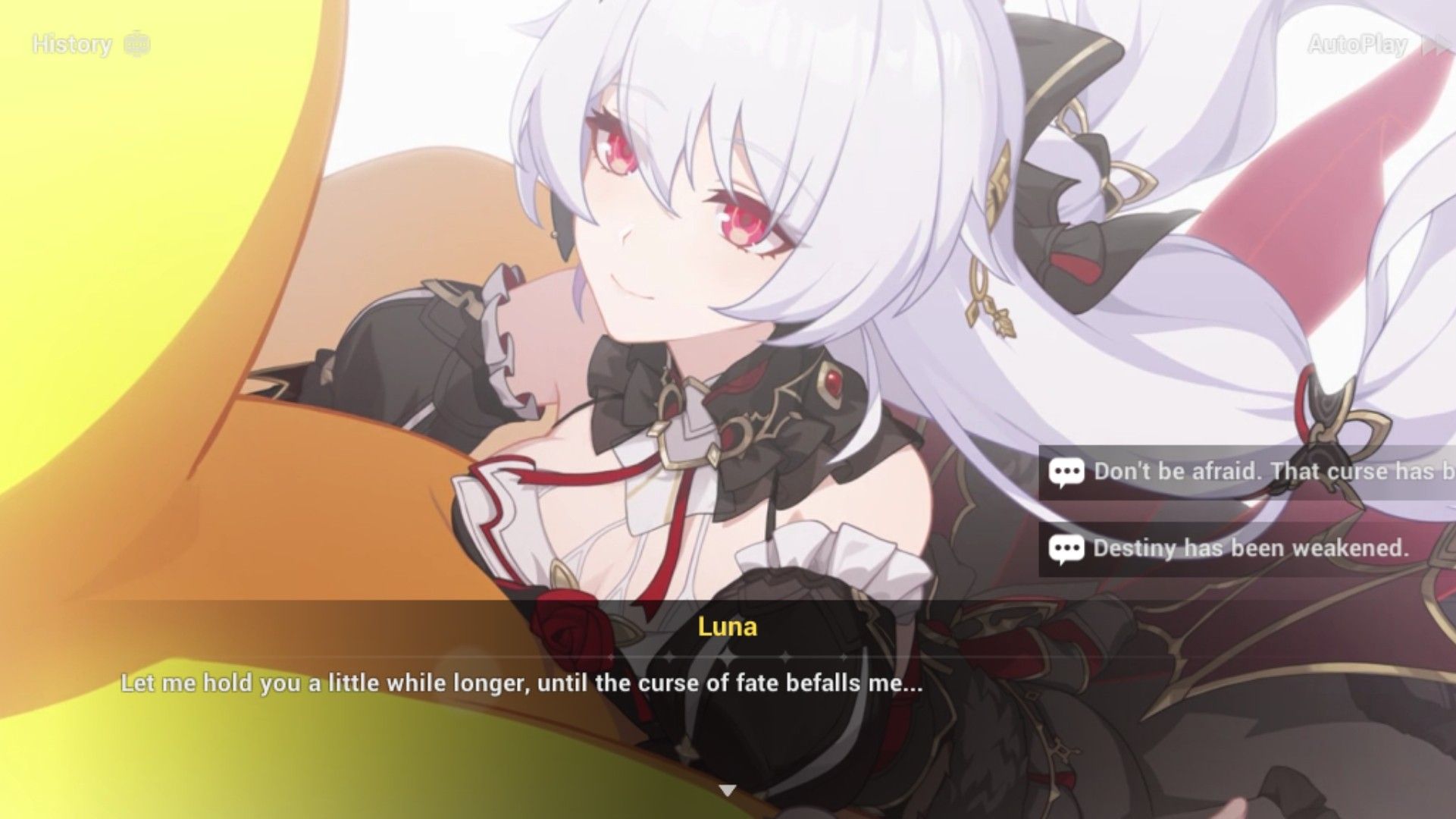Click Luna's dialogue text to advance
This screenshot has height=819, width=1456.
click(x=521, y=682)
